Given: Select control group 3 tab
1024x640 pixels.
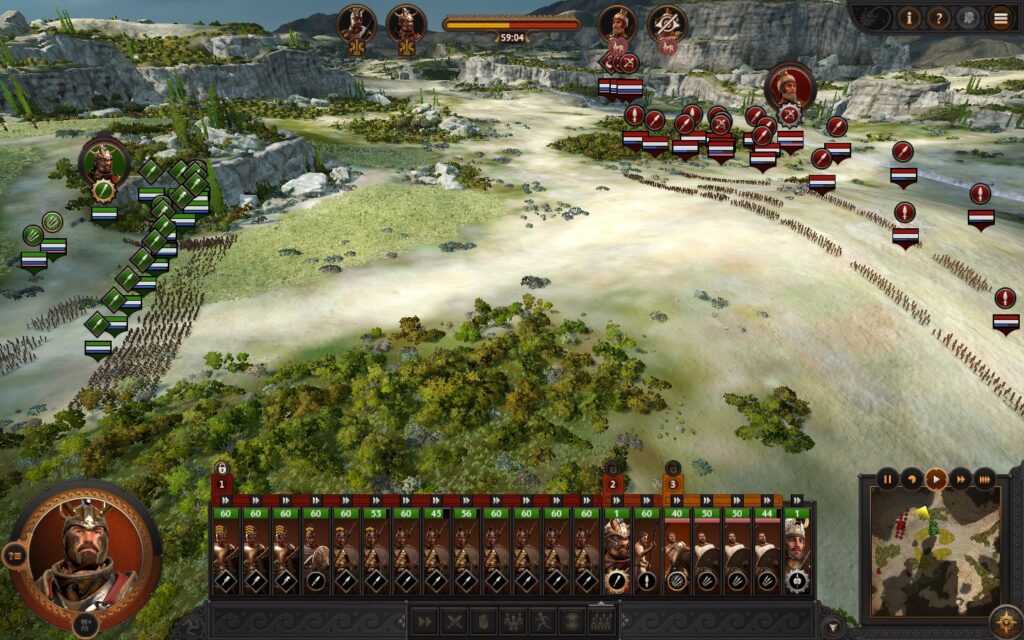Looking at the screenshot, I should [x=673, y=484].
